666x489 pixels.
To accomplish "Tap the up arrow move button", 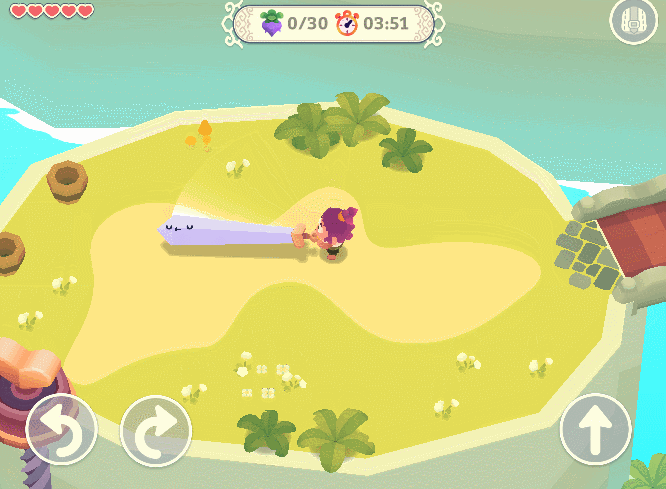I will tap(596, 431).
